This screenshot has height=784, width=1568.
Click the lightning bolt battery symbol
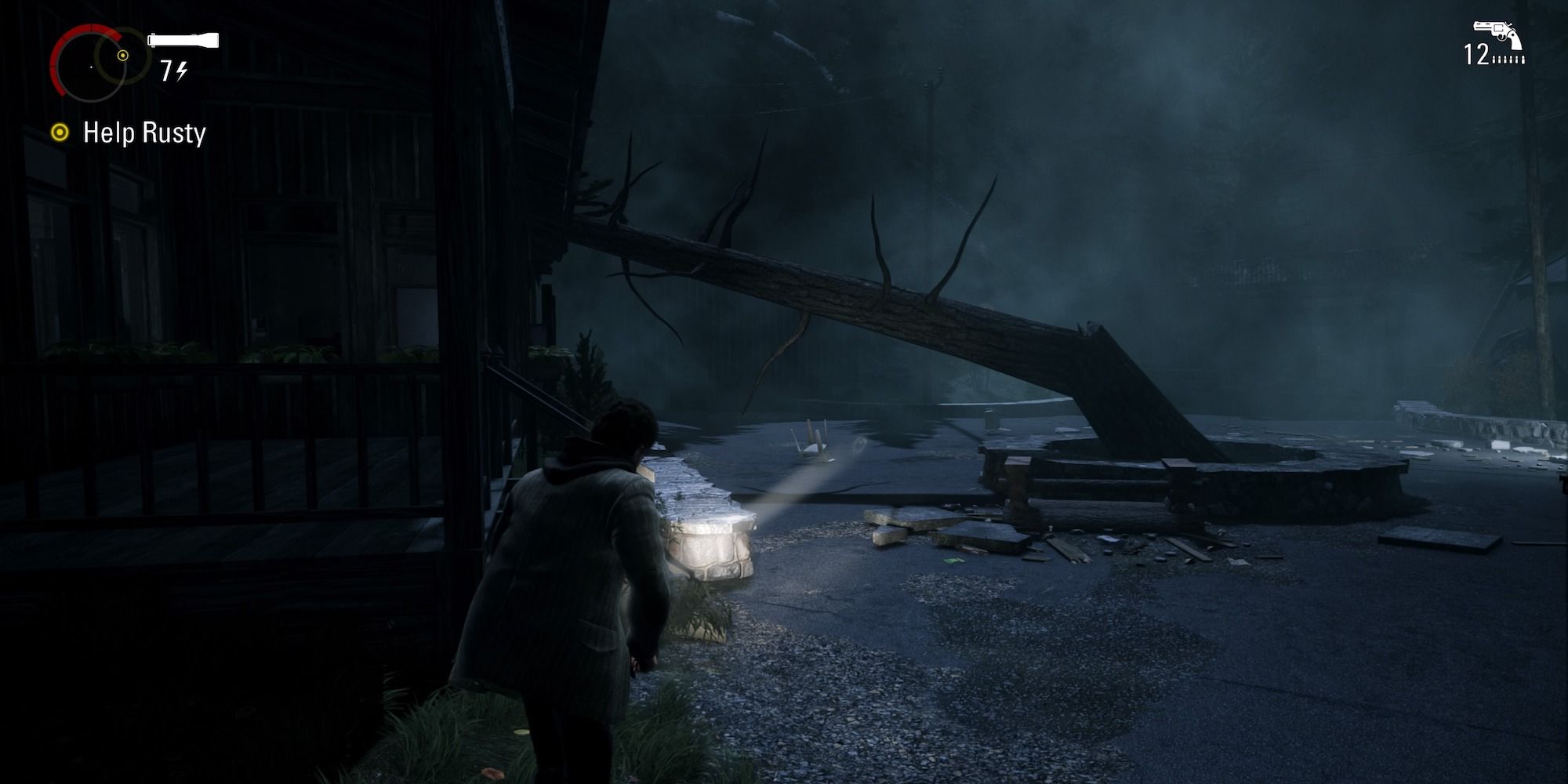click(x=182, y=72)
